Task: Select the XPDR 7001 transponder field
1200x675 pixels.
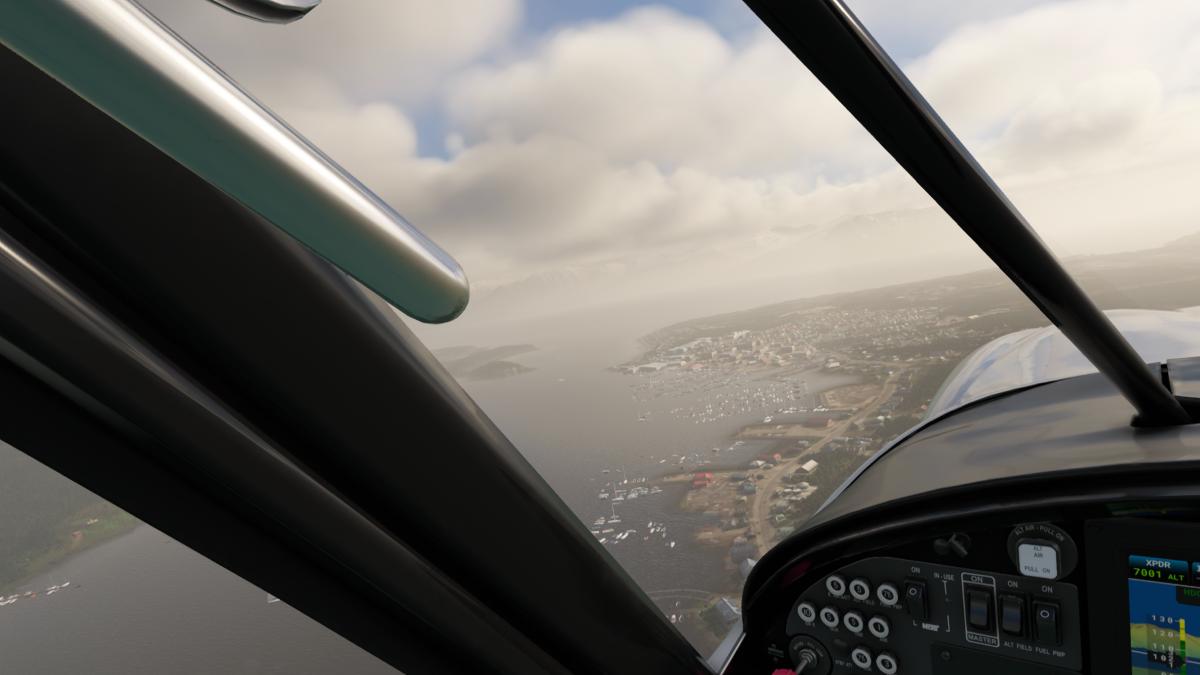Action: (1157, 569)
